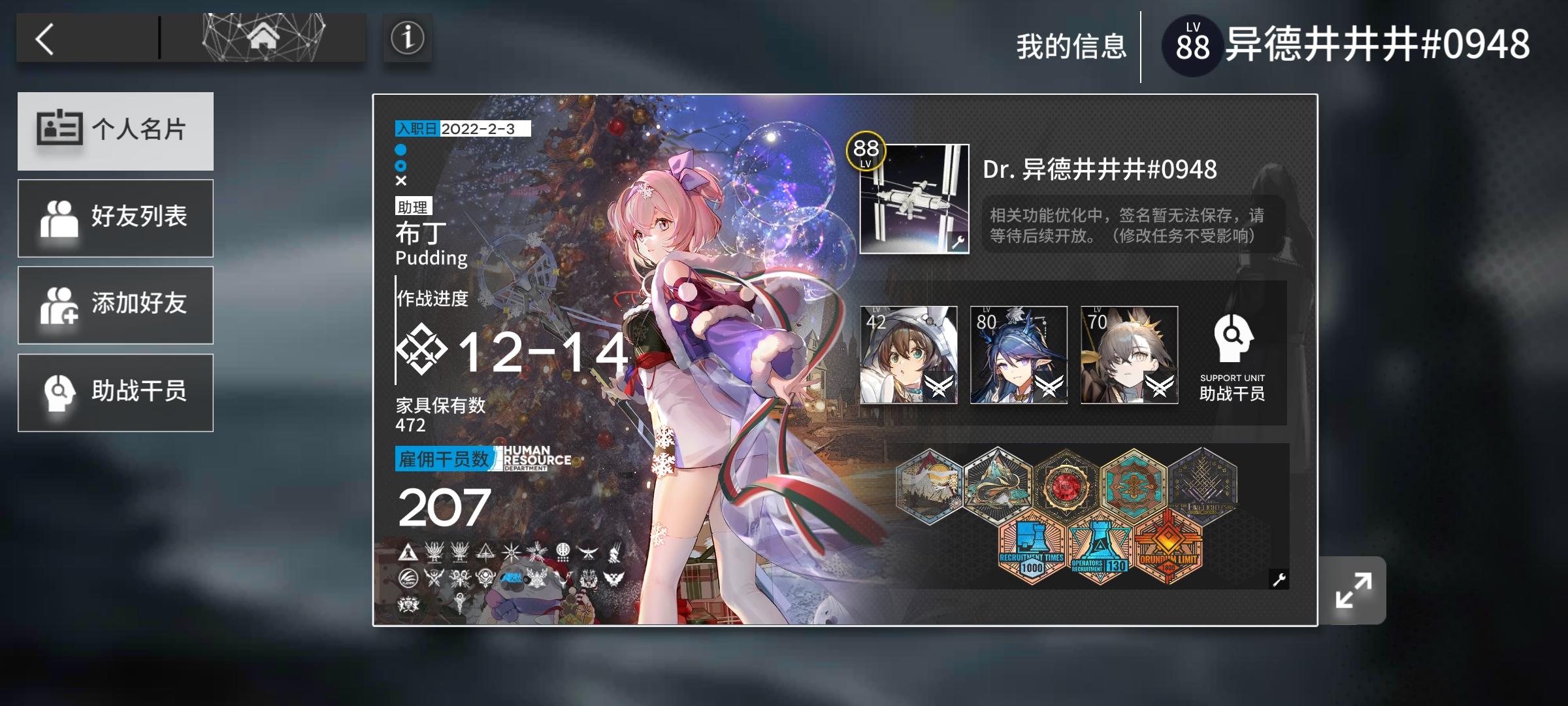Switch to the 我的信息 section

(x=1071, y=44)
